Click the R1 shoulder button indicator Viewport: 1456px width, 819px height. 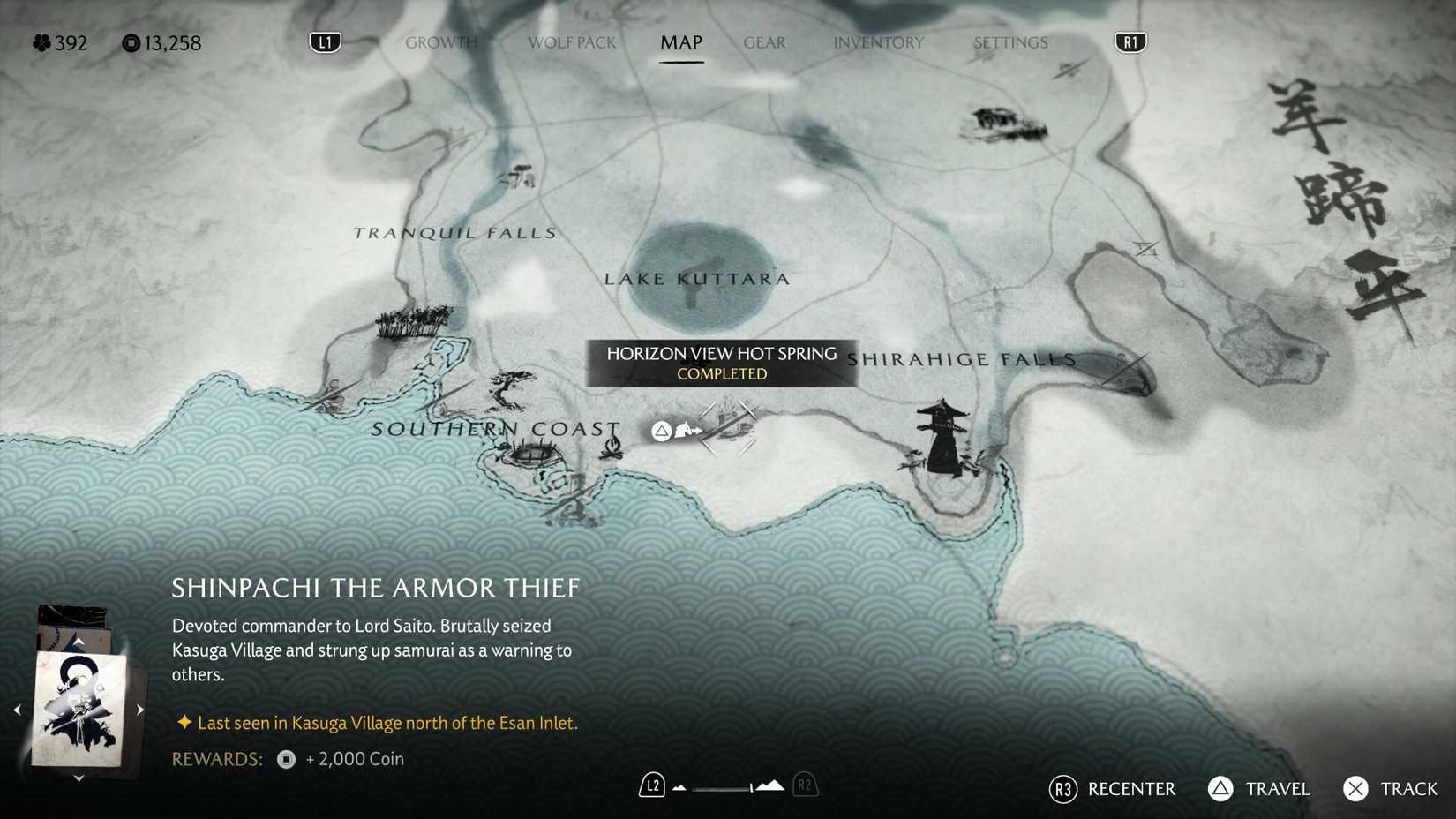click(1130, 41)
